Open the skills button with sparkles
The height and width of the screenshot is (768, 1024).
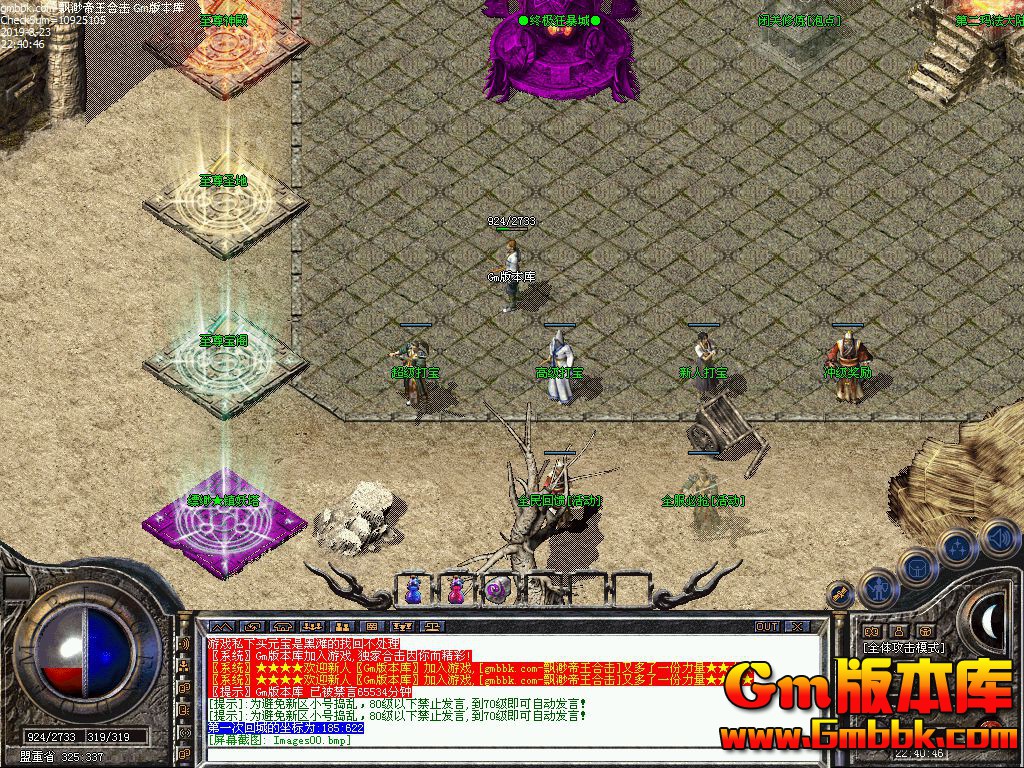(x=958, y=548)
